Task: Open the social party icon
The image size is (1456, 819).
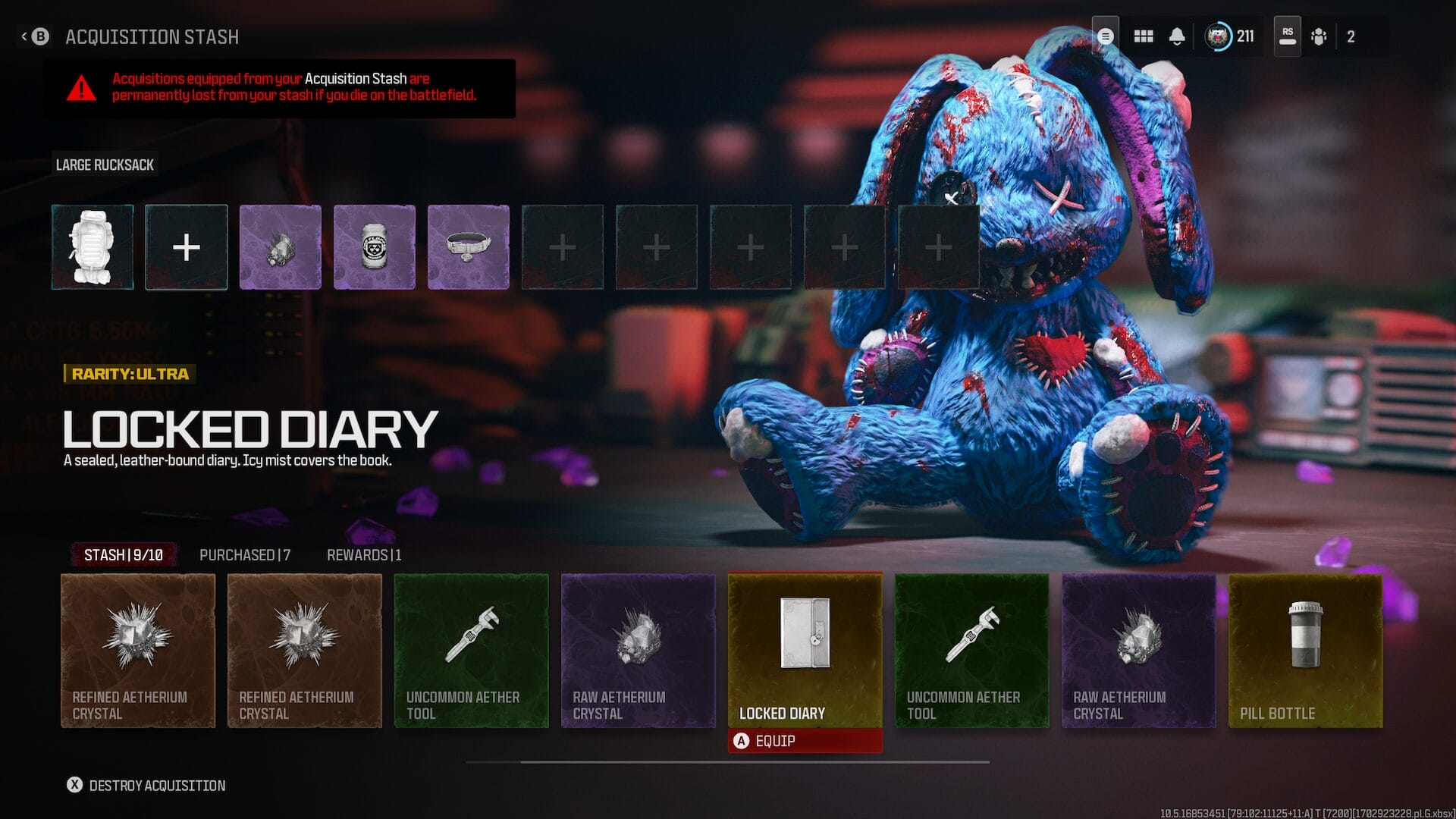Action: (x=1319, y=36)
